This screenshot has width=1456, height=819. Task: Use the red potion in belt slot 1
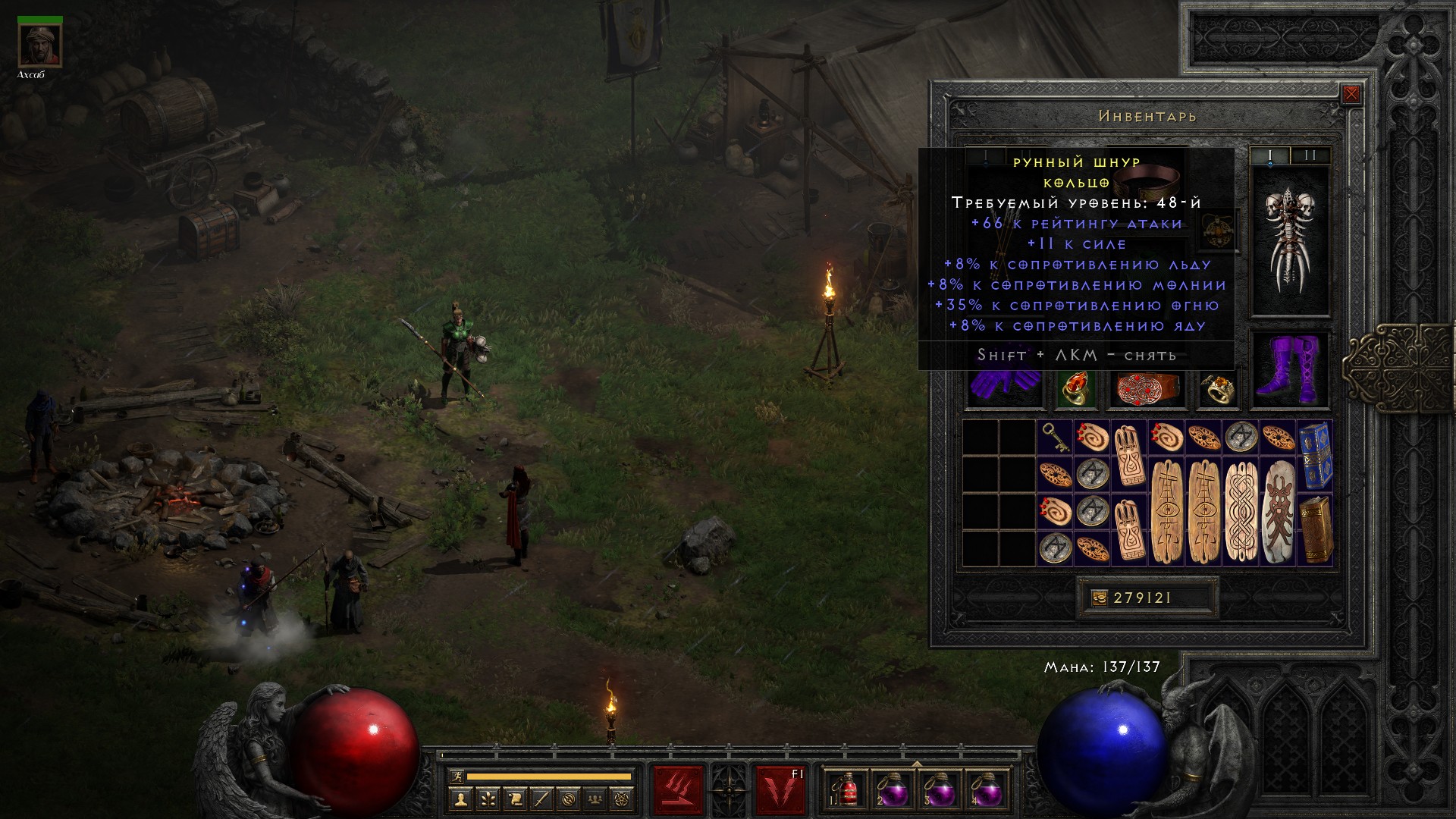click(x=849, y=790)
